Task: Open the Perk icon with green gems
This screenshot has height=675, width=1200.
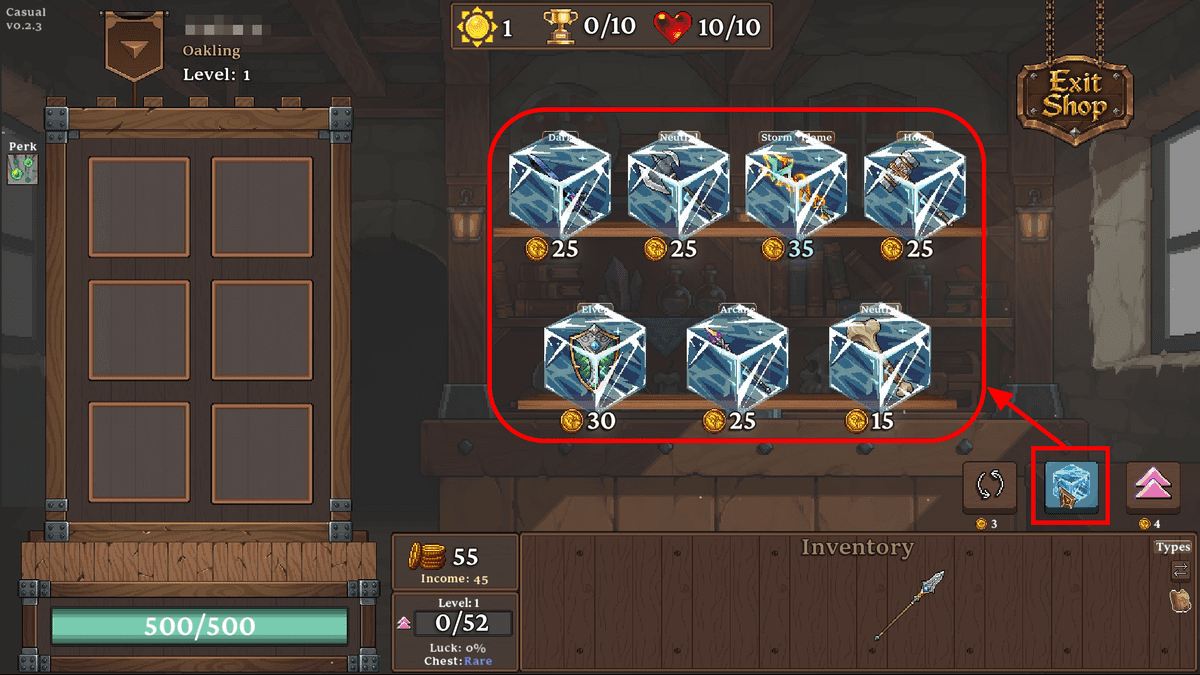Action: pyautogui.click(x=19, y=170)
